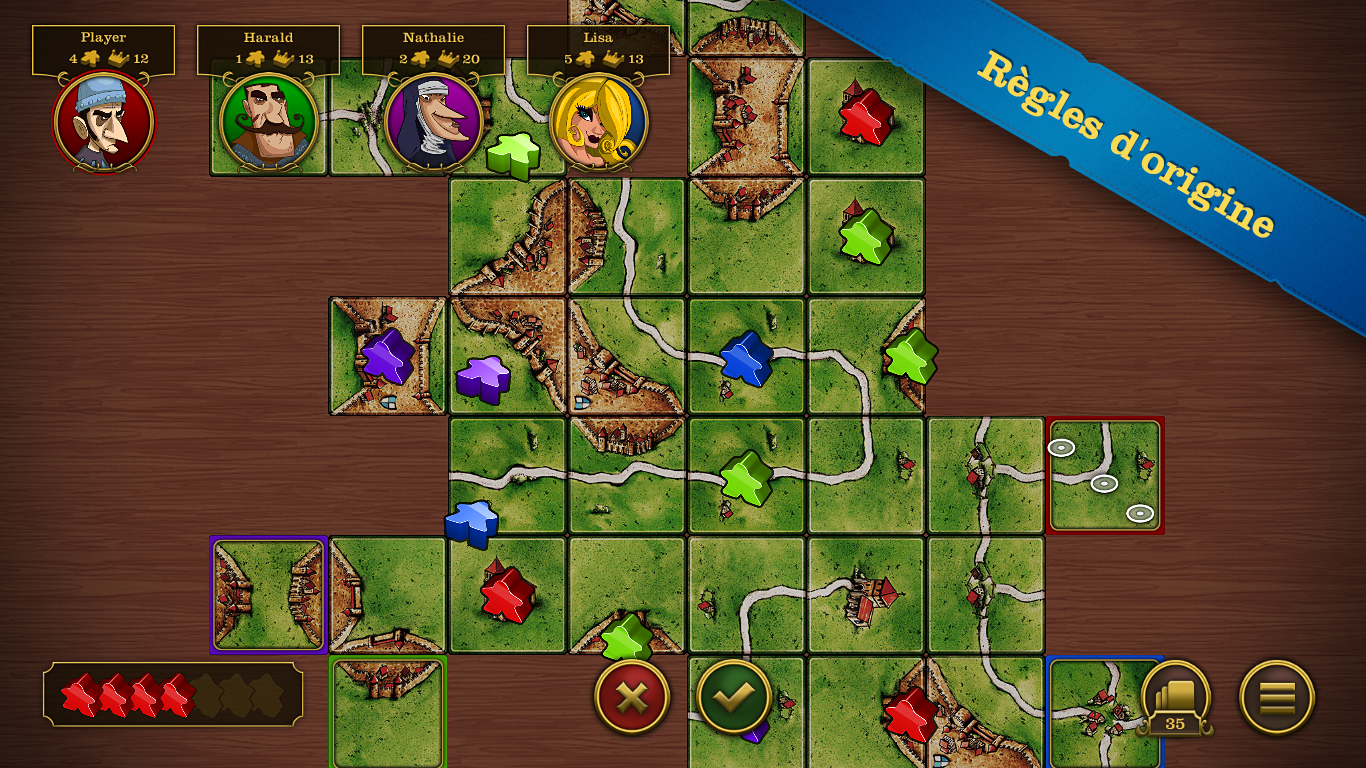Open Nathalie's player scoreboard panel
Image resolution: width=1366 pixels, height=768 pixels.
pyautogui.click(x=434, y=46)
